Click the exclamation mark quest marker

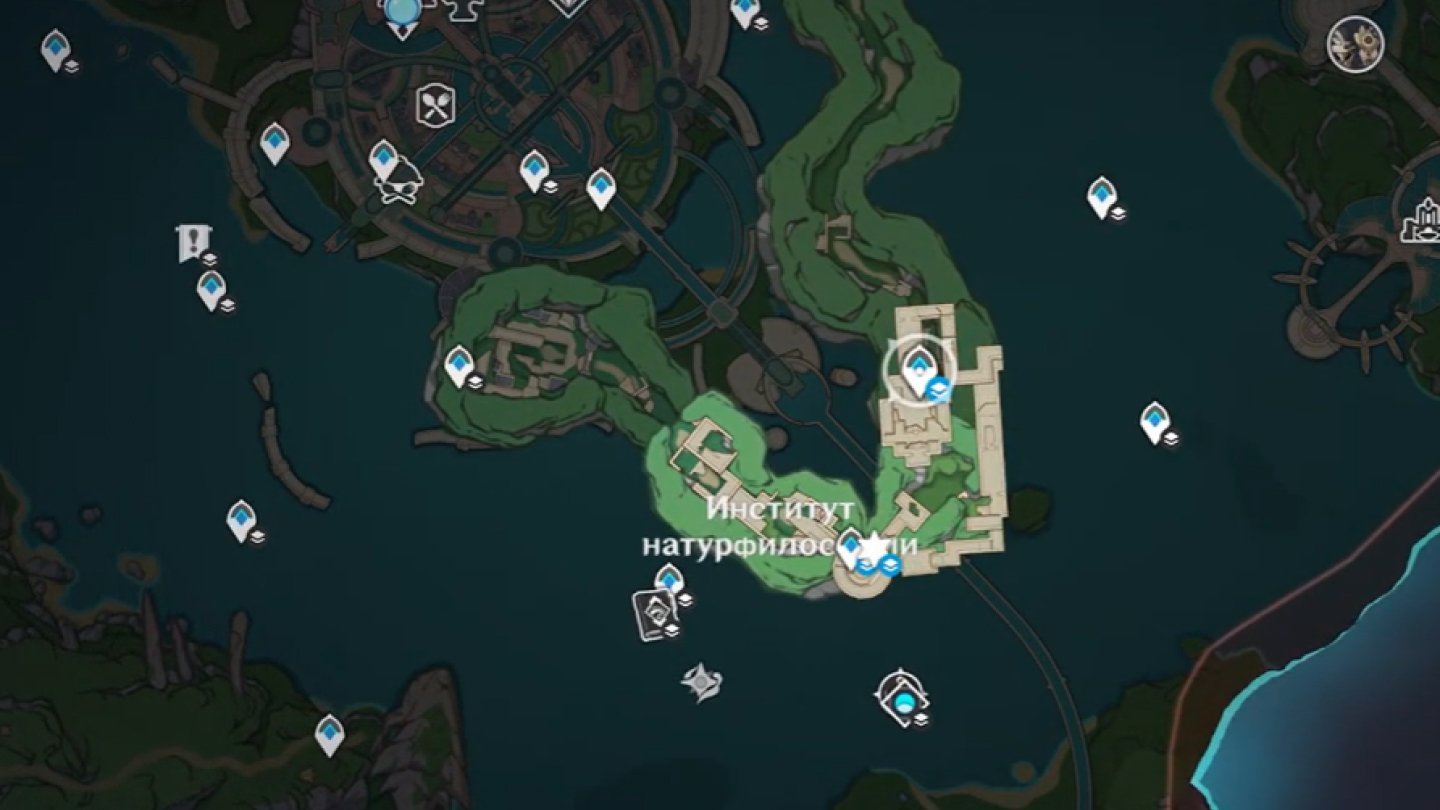[x=190, y=242]
